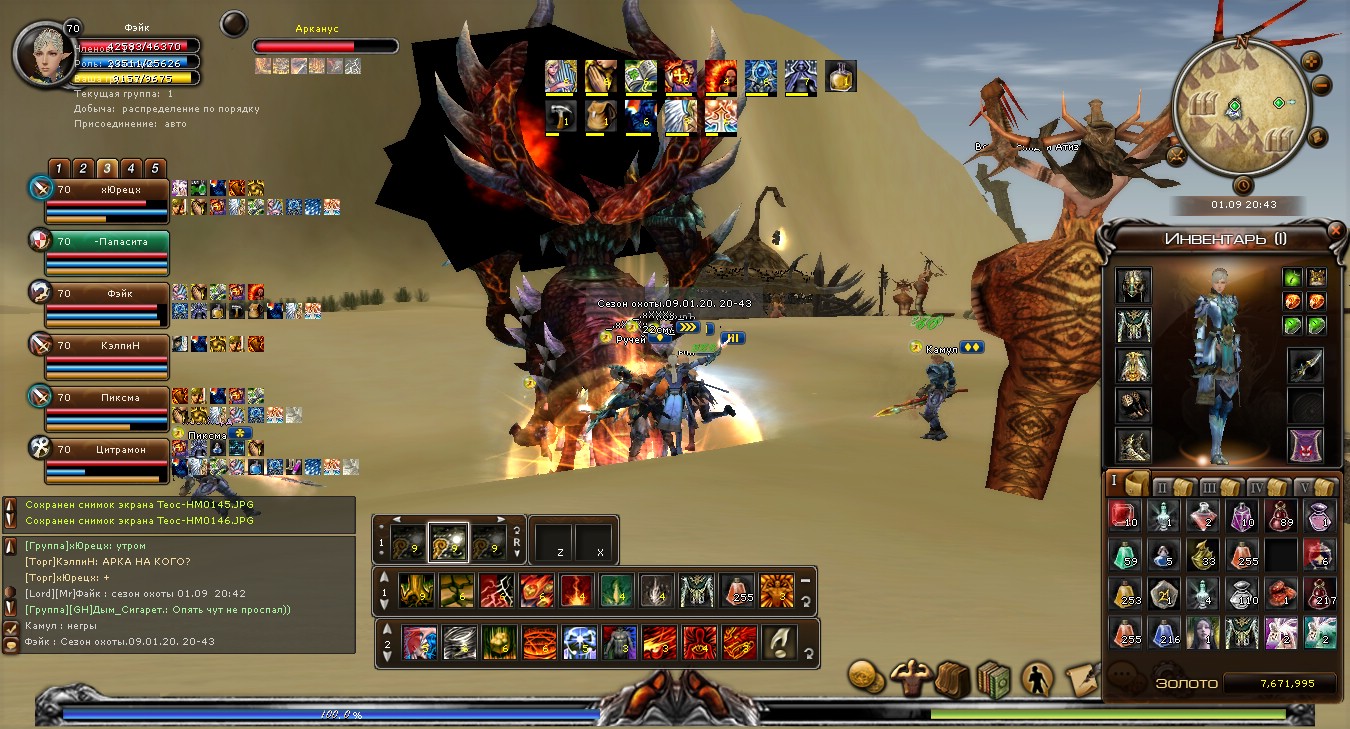Viewport: 1350px width, 729px height.
Task: Select the red gem stack of 10
Action: [1125, 516]
